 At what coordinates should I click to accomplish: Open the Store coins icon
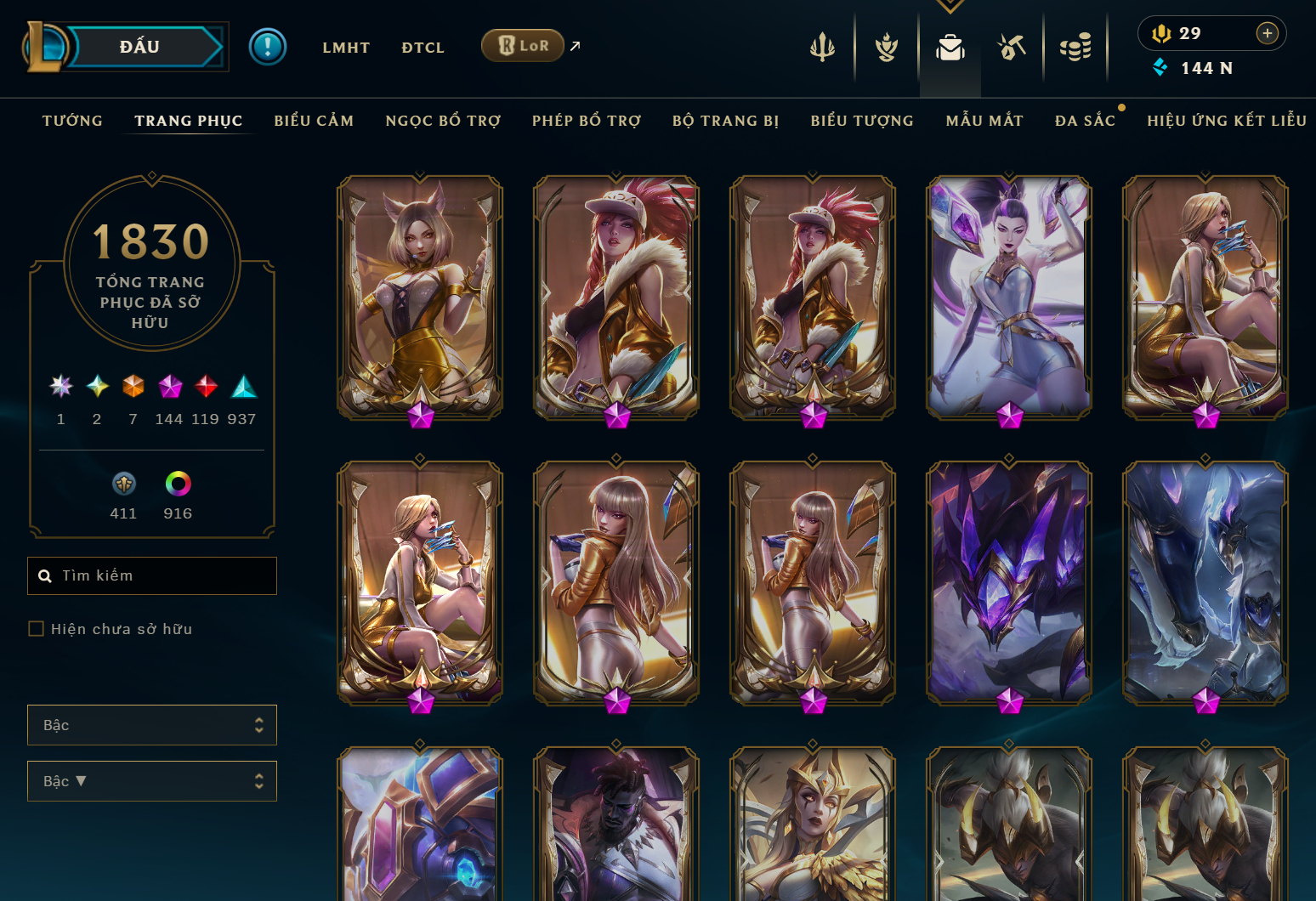tap(1076, 47)
